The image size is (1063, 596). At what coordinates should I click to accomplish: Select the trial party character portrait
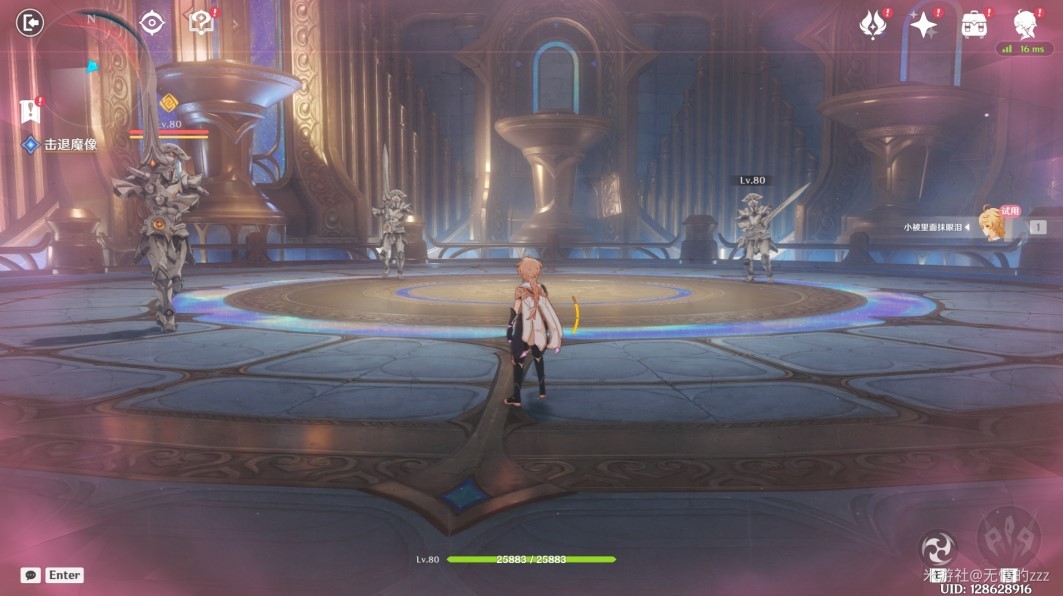coord(993,226)
